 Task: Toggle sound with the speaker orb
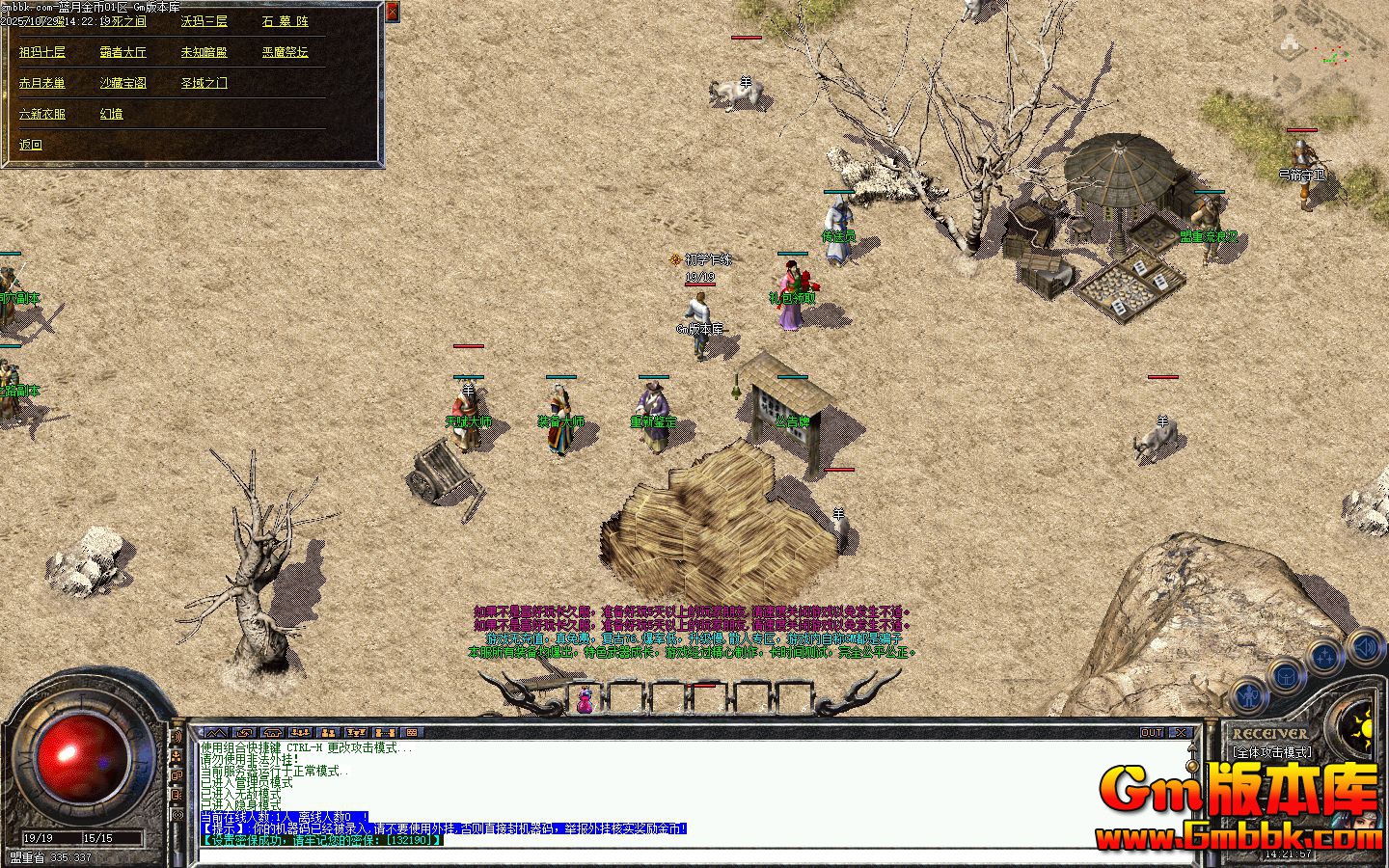[1365, 646]
